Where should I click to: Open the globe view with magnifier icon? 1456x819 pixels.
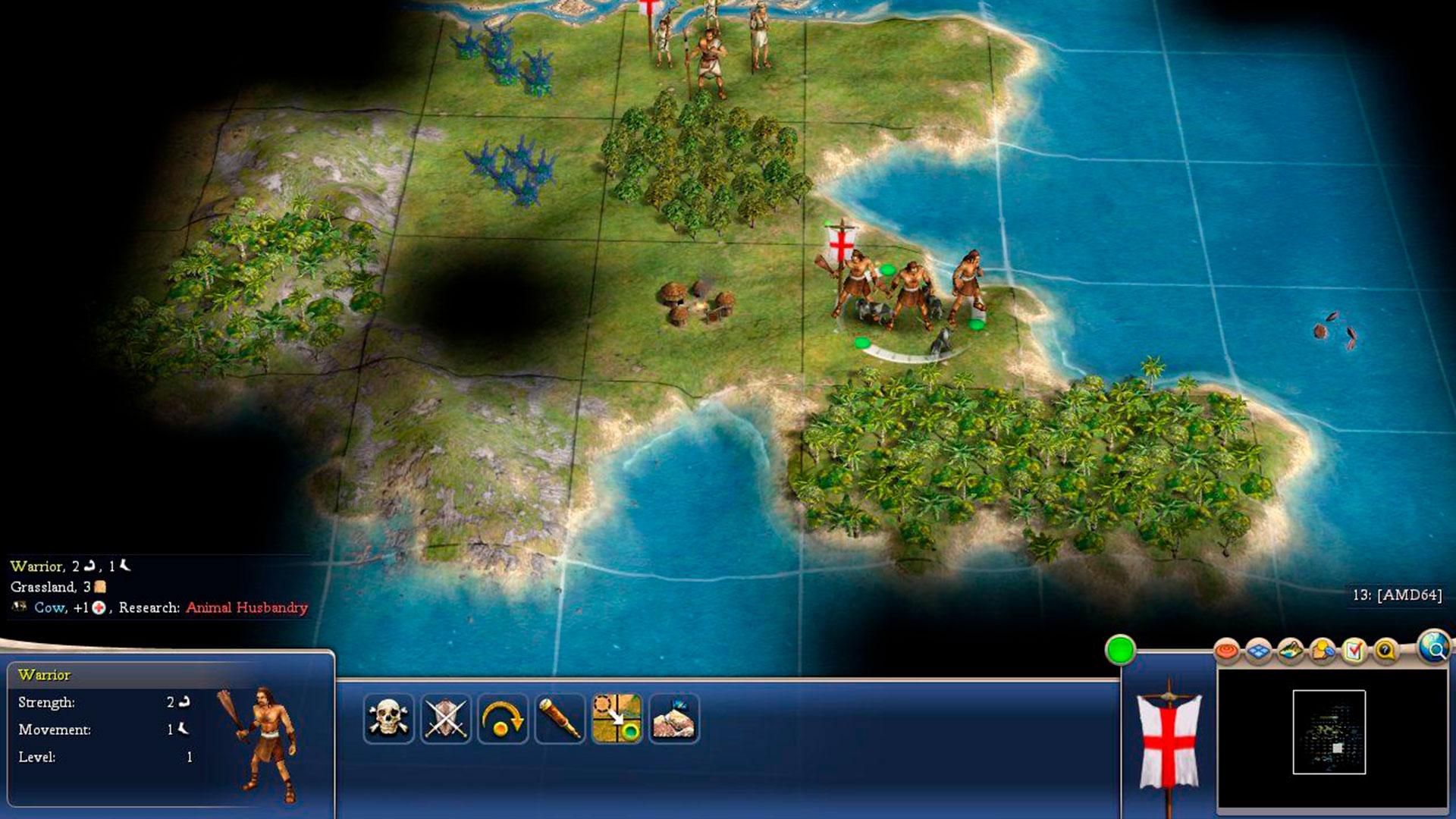[x=1433, y=647]
